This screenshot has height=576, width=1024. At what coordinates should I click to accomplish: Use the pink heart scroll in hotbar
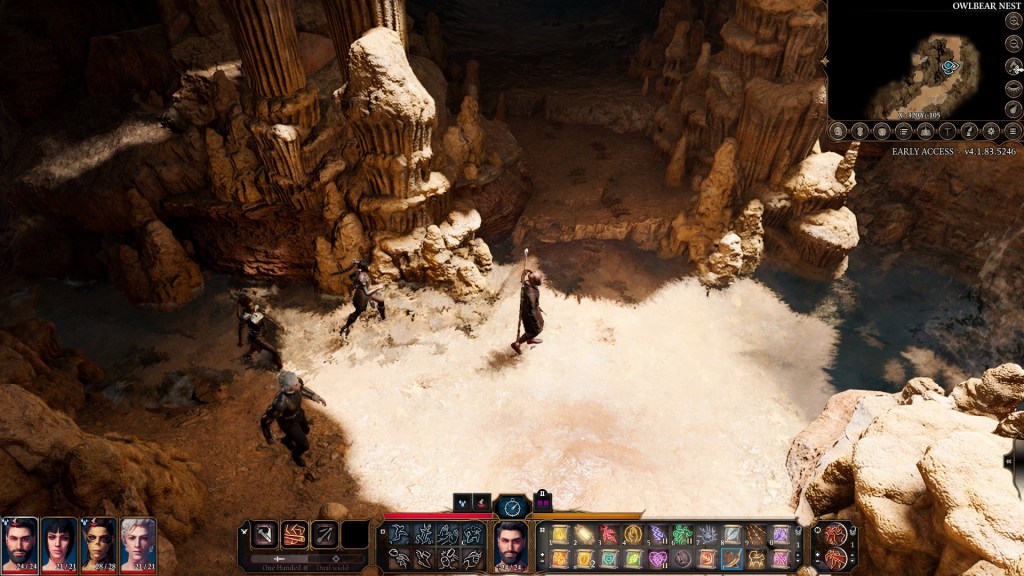[657, 559]
